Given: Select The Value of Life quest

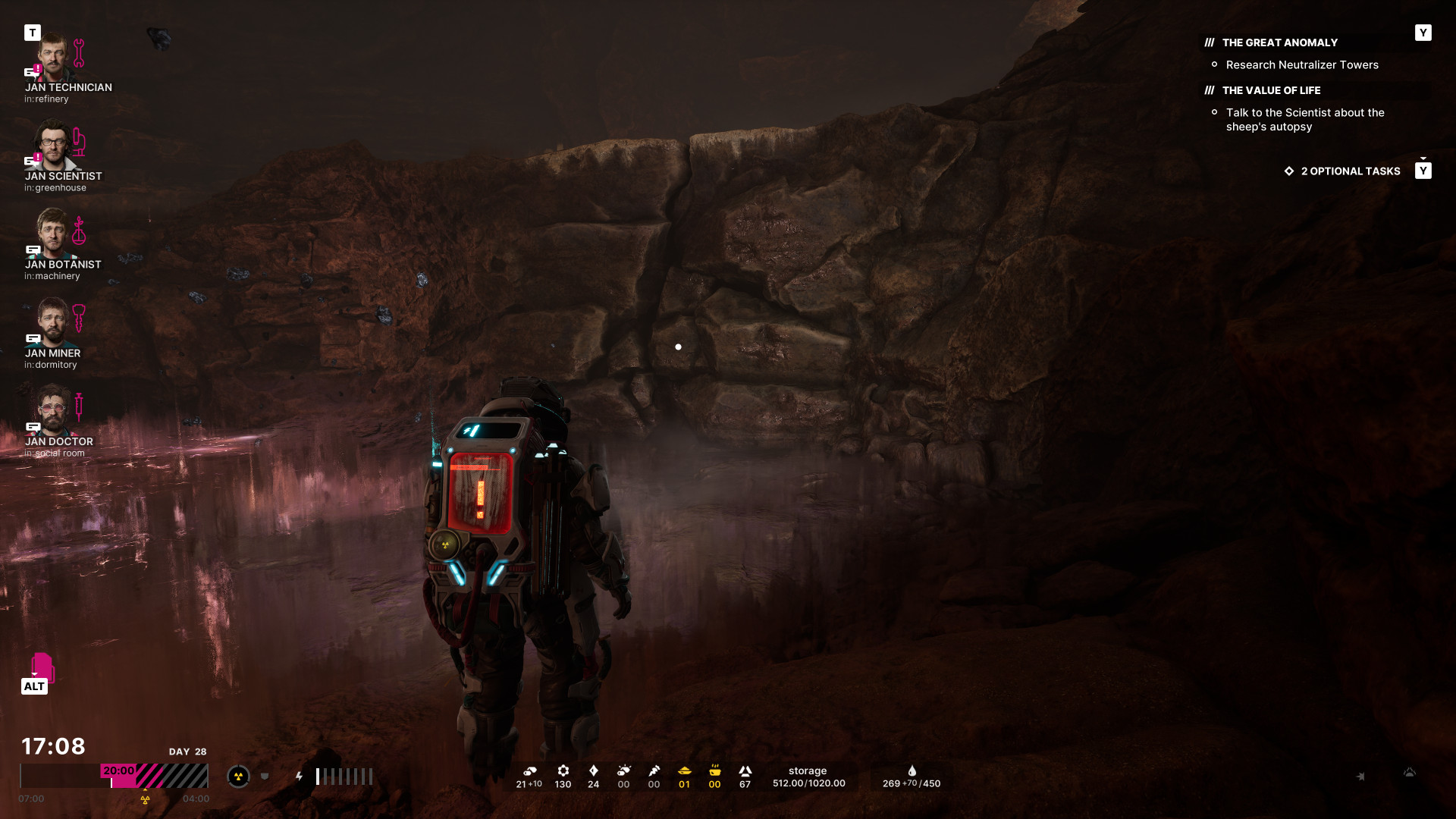Looking at the screenshot, I should click(x=1271, y=91).
